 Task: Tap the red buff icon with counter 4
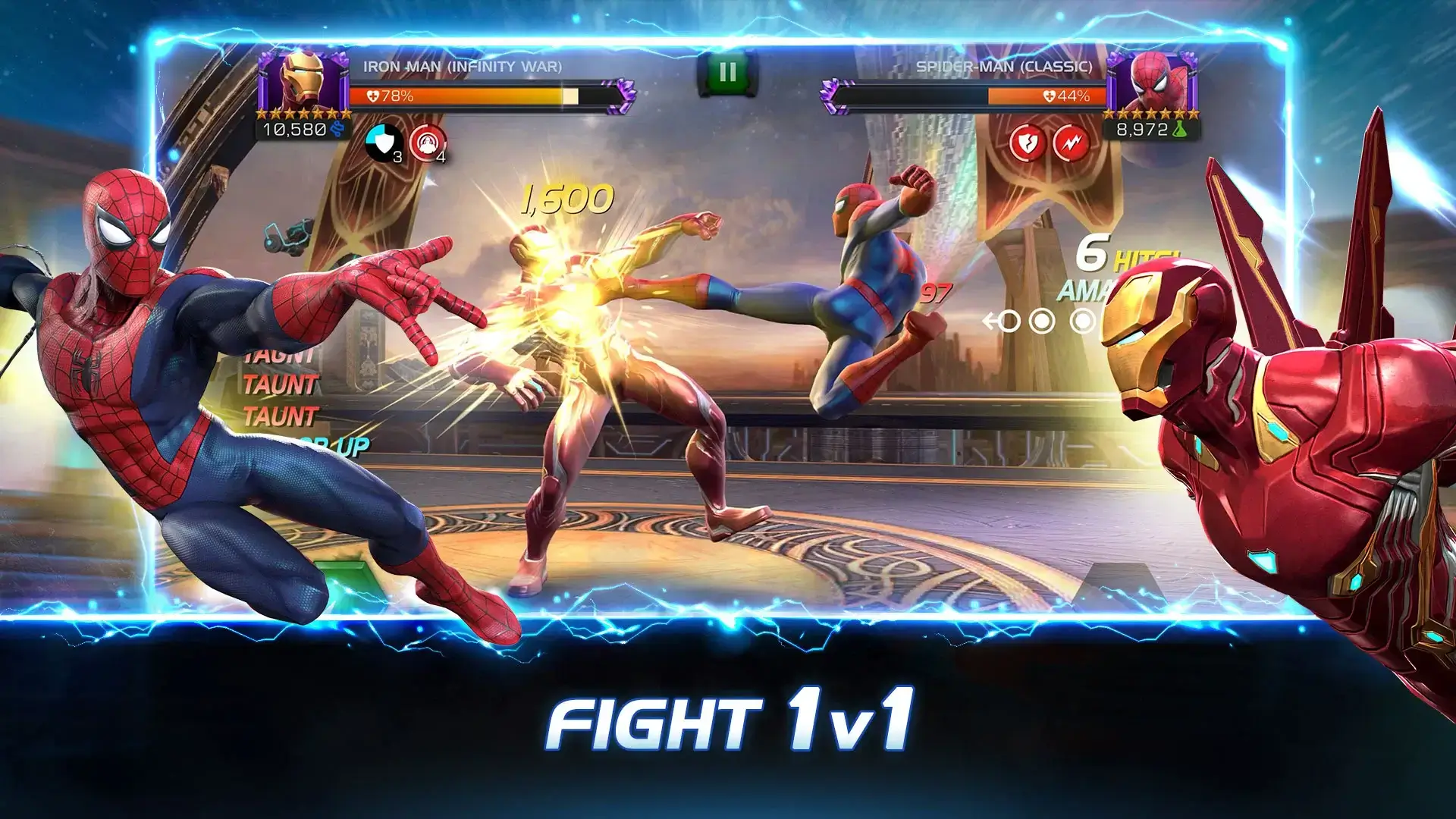427,142
